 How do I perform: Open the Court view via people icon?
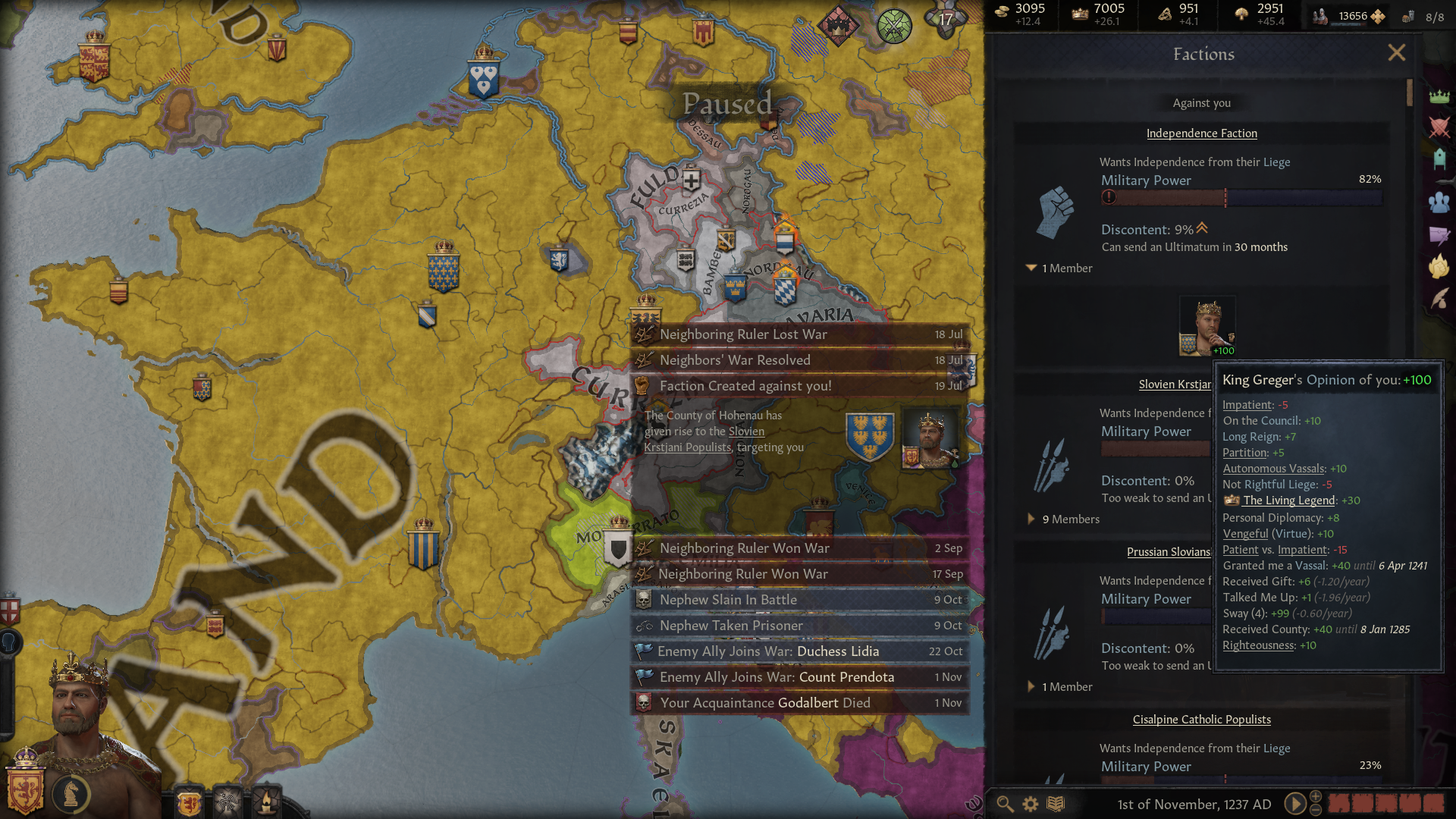[1439, 202]
